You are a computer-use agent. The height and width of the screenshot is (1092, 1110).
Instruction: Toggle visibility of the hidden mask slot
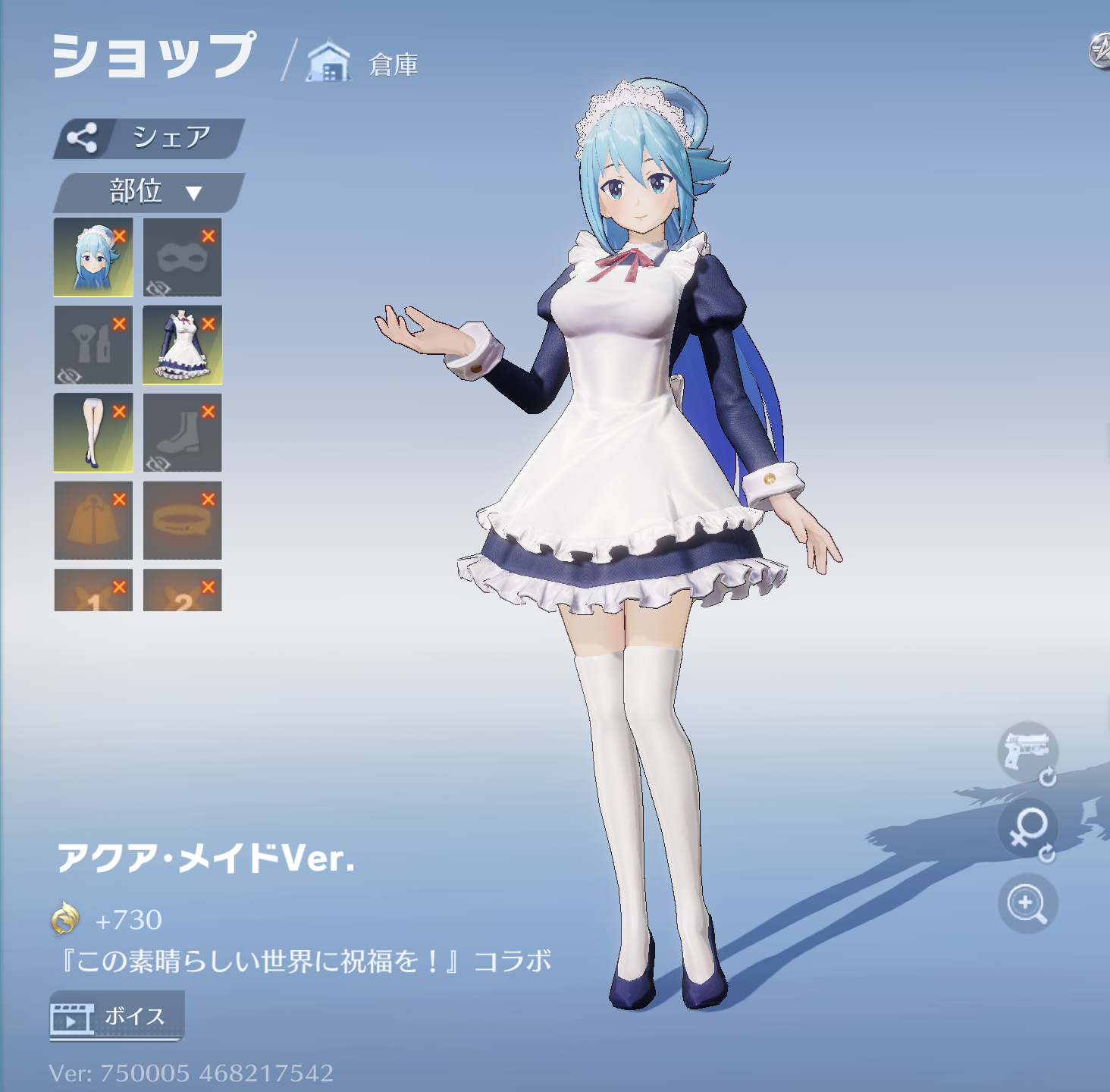(158, 287)
